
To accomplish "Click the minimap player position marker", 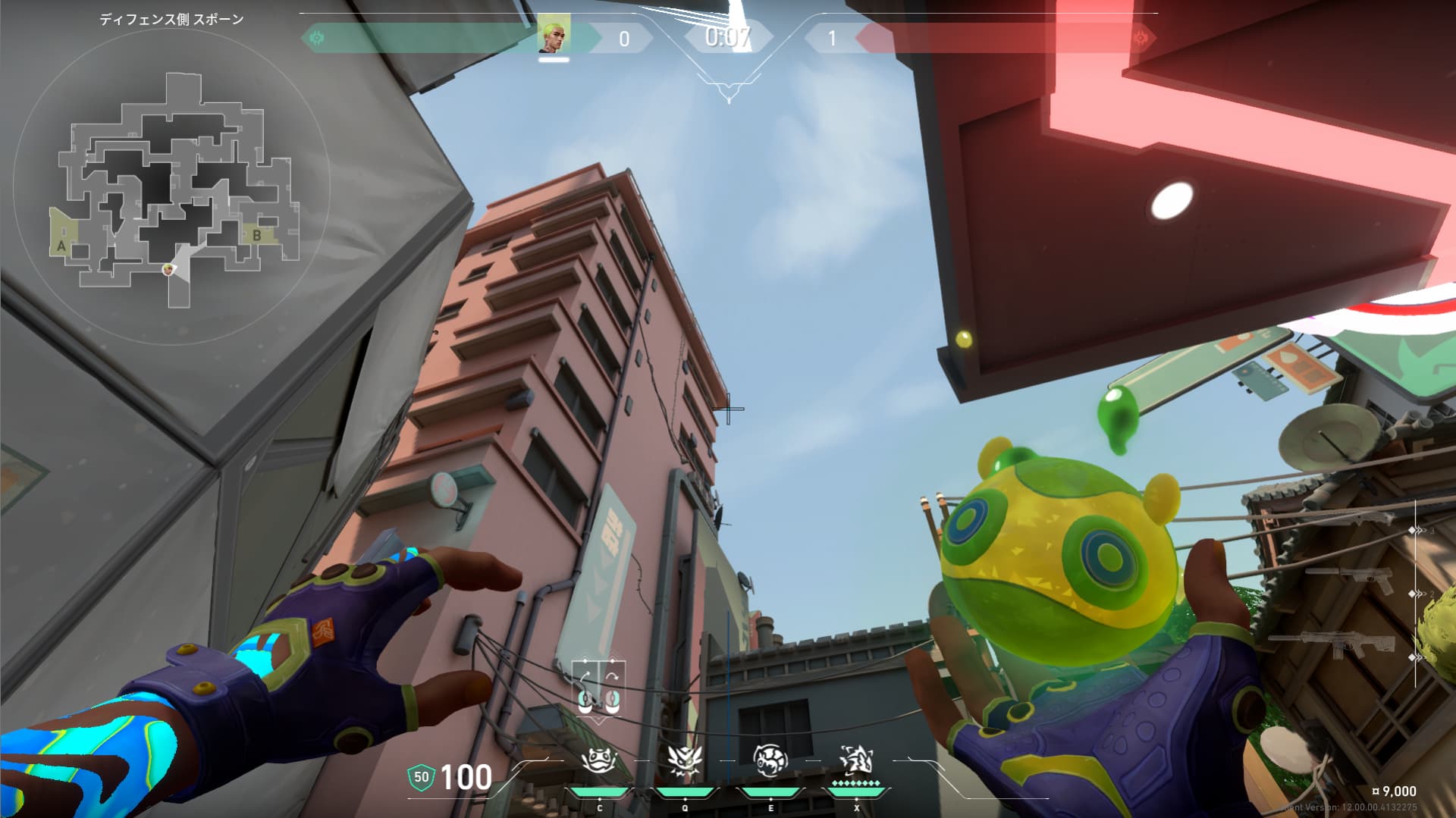I will pos(168,269).
